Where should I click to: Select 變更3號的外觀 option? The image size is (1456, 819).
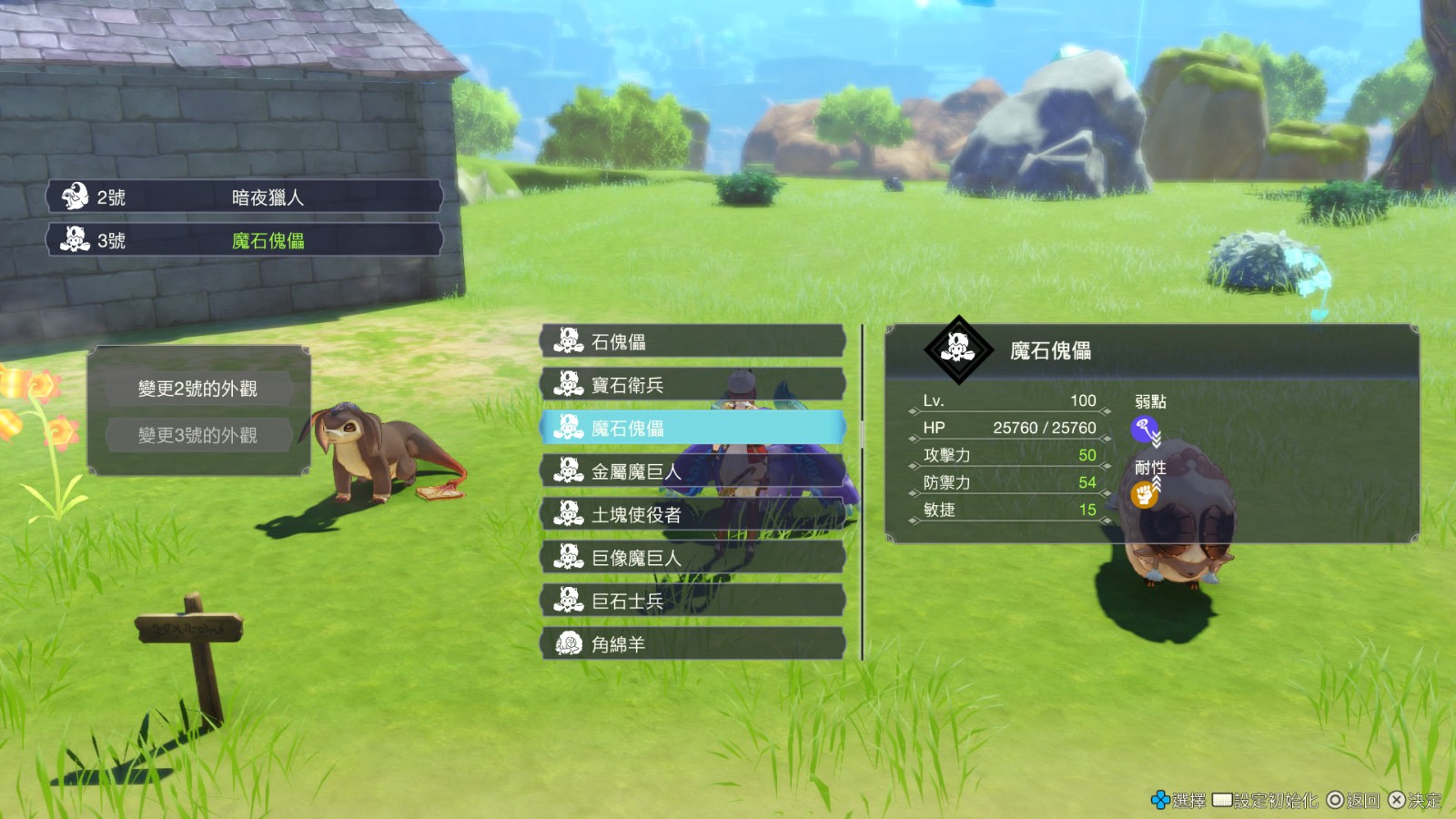click(x=198, y=435)
